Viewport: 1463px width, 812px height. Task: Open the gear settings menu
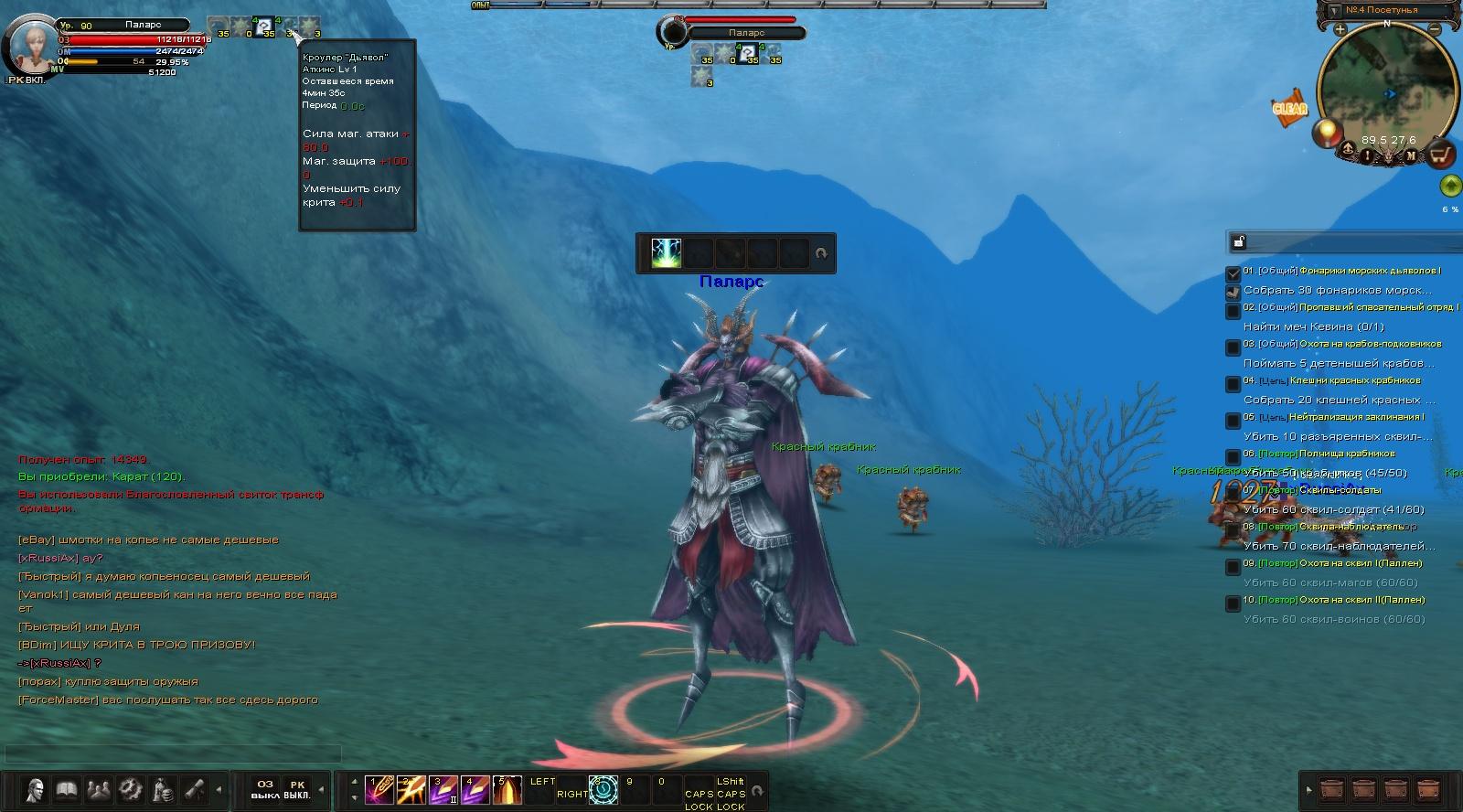point(131,789)
